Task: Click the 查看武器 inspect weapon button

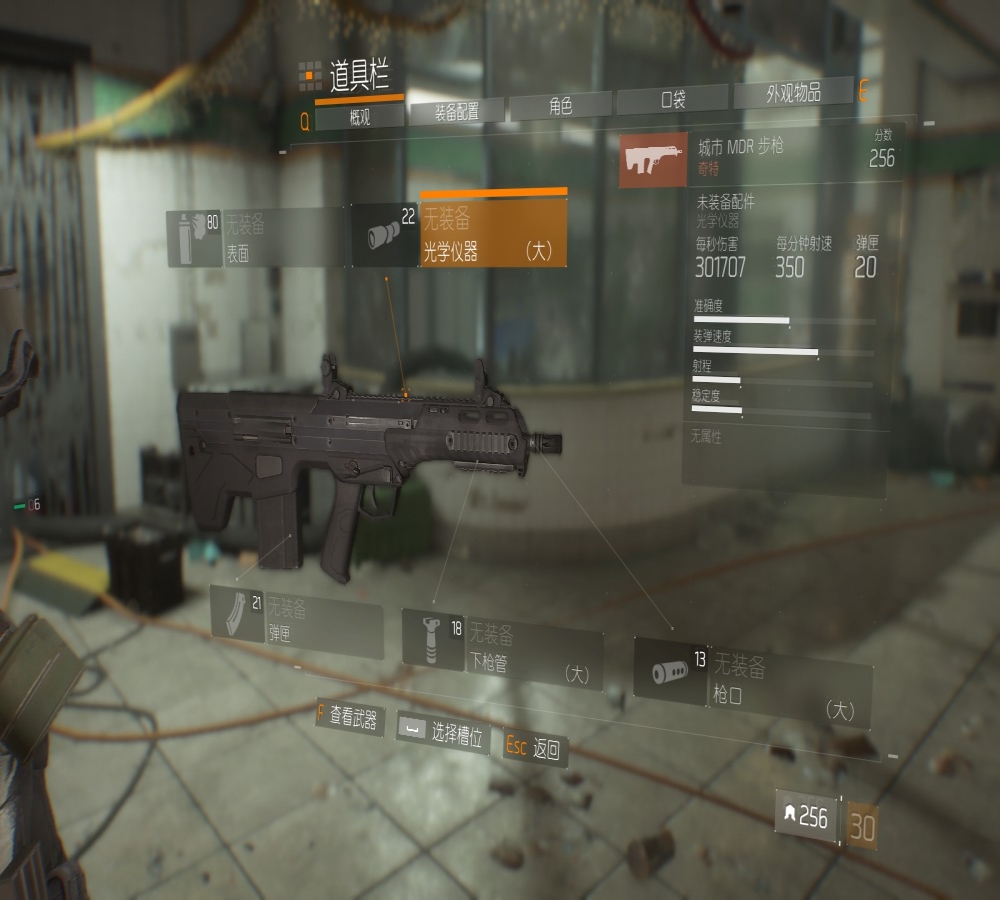Action: 350,717
